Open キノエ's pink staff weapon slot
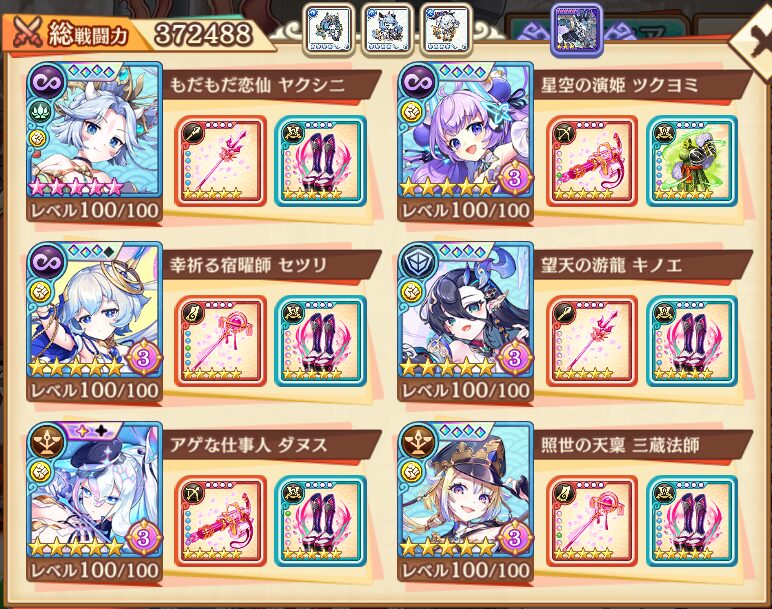772x609 pixels. 591,340
